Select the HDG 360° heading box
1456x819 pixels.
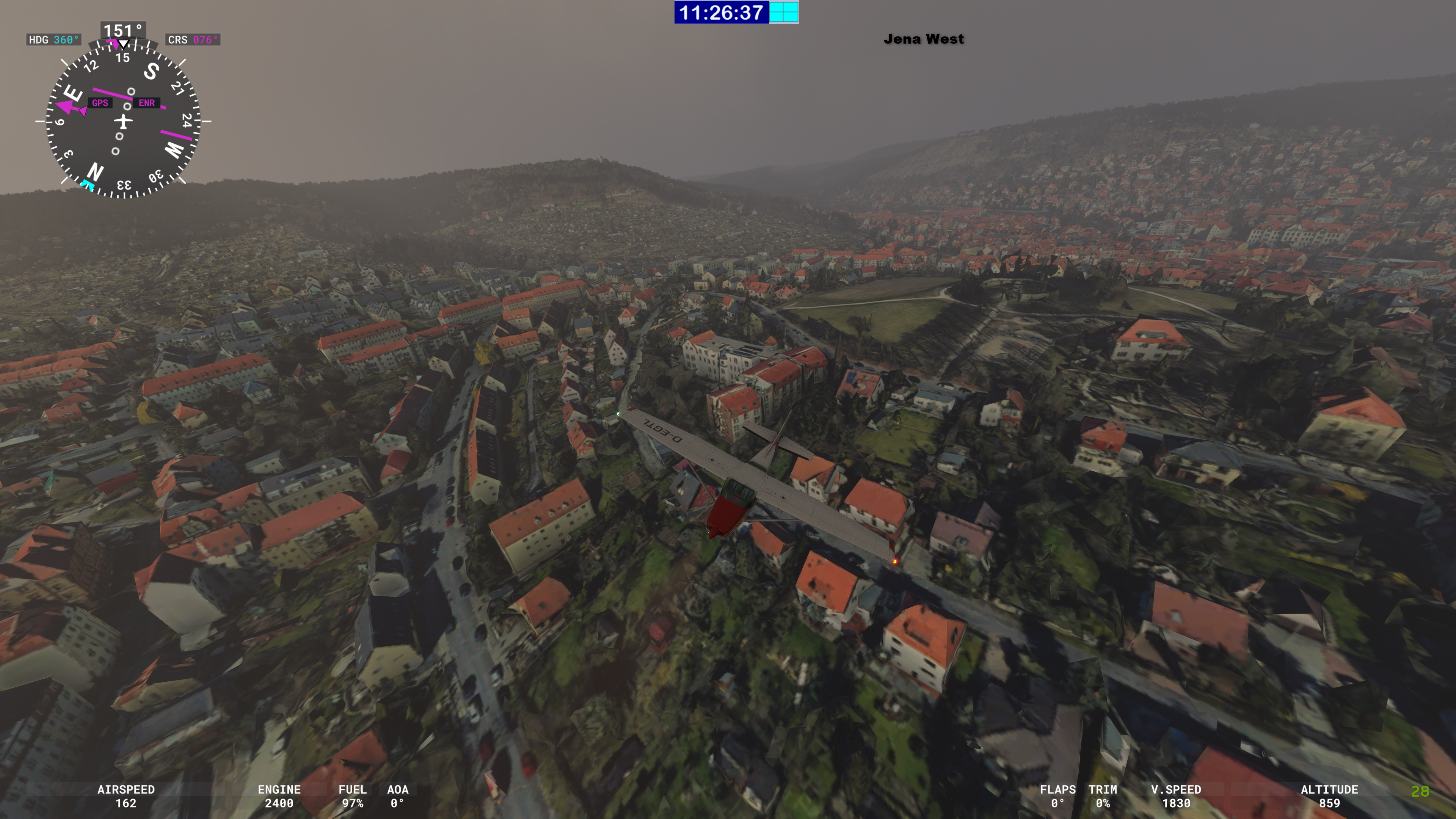[x=54, y=39]
